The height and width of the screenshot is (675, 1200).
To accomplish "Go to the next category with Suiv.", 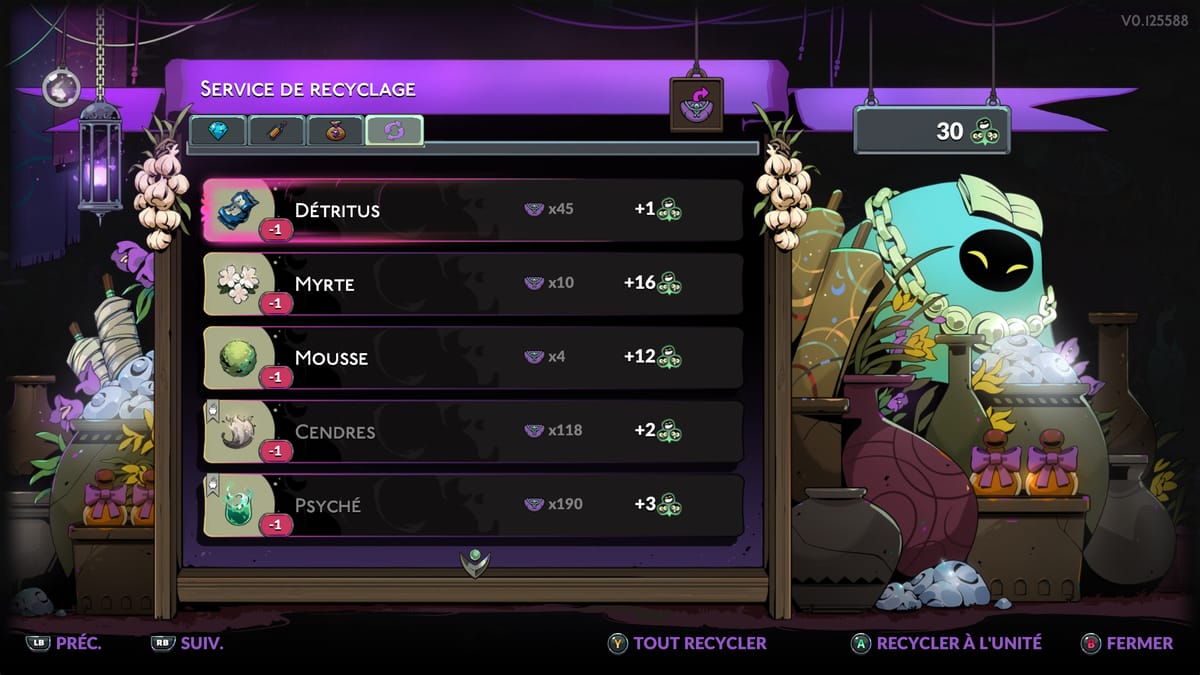I will [188, 643].
